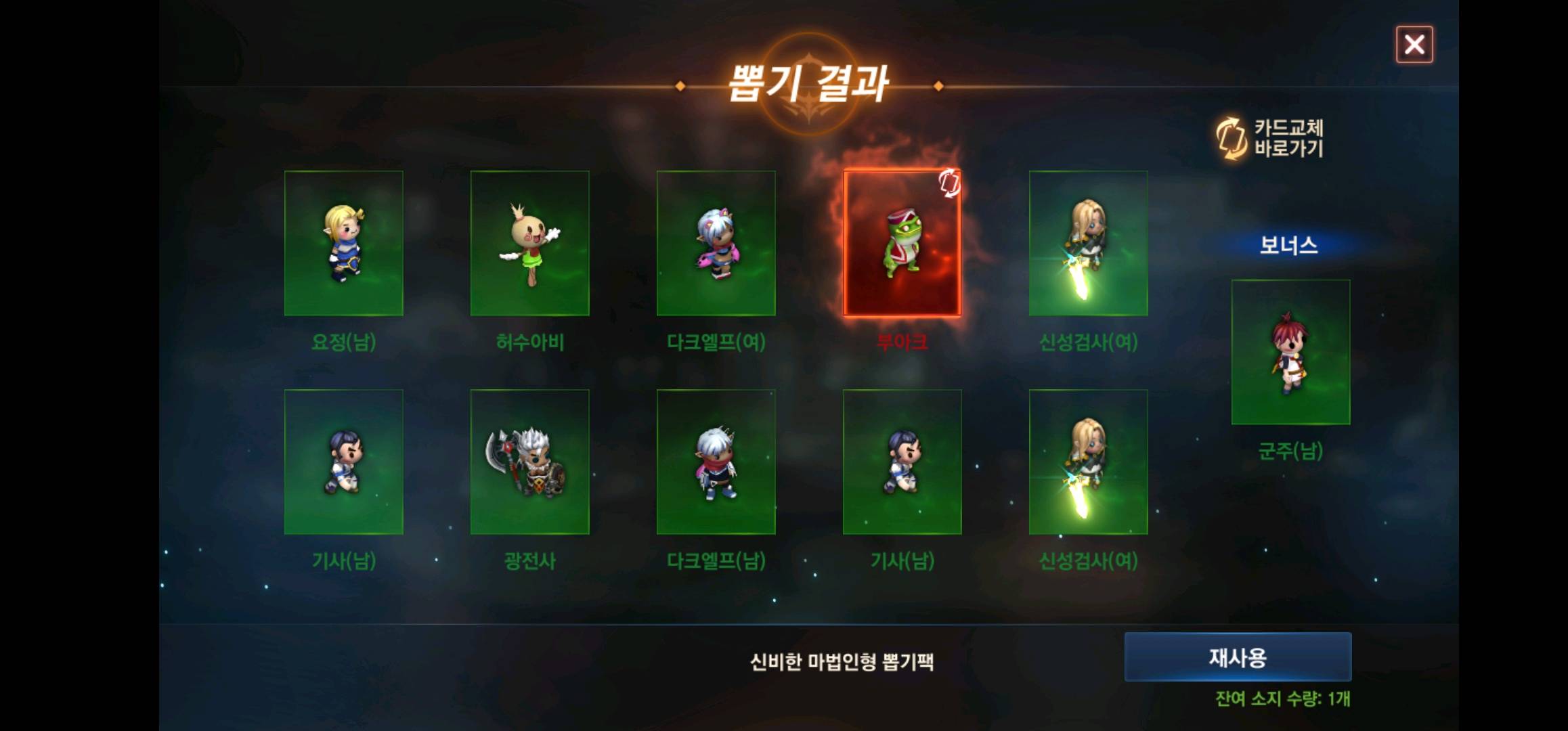Image resolution: width=1568 pixels, height=731 pixels.
Task: Close the draw results popup
Action: [x=1414, y=45]
